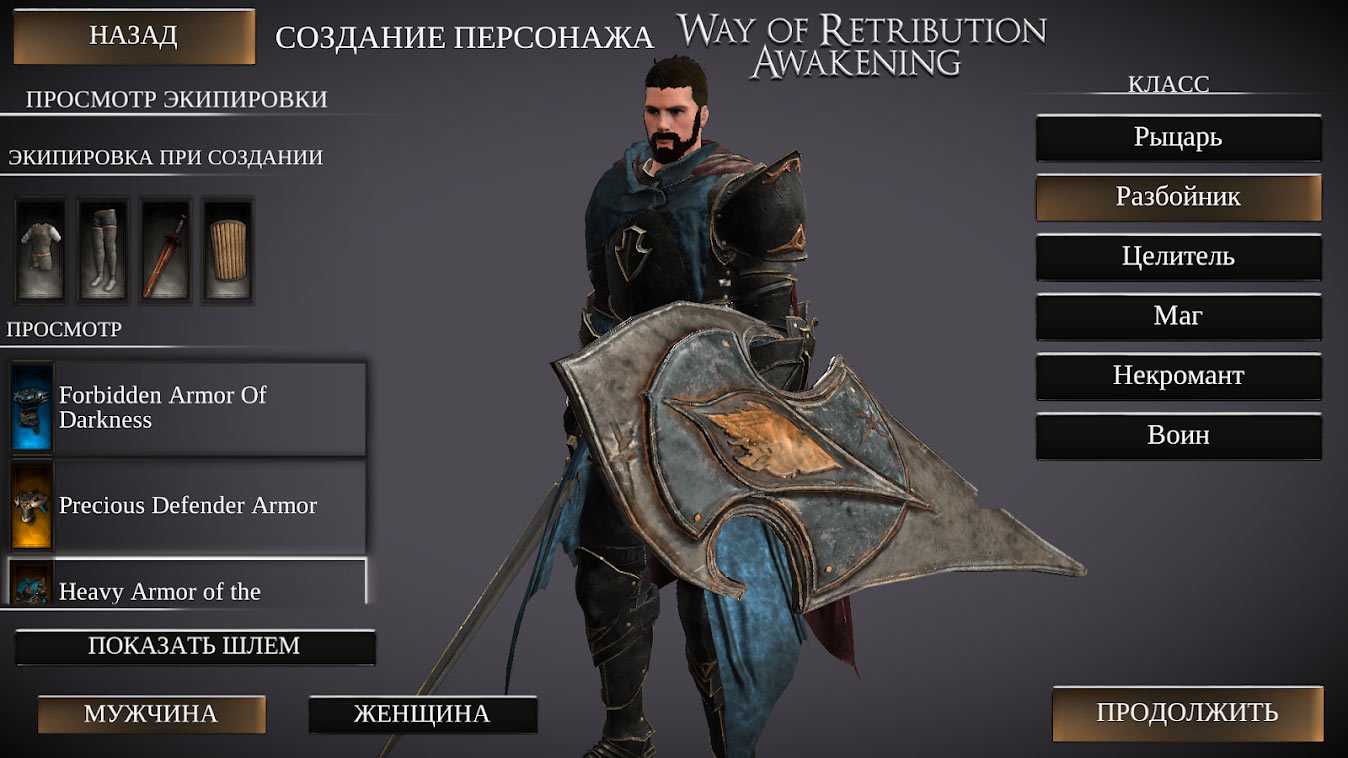Toggle the ПОКАЗАТЬ ШЛЕМ helmet button
Screen dimensions: 1348x758
click(x=195, y=646)
